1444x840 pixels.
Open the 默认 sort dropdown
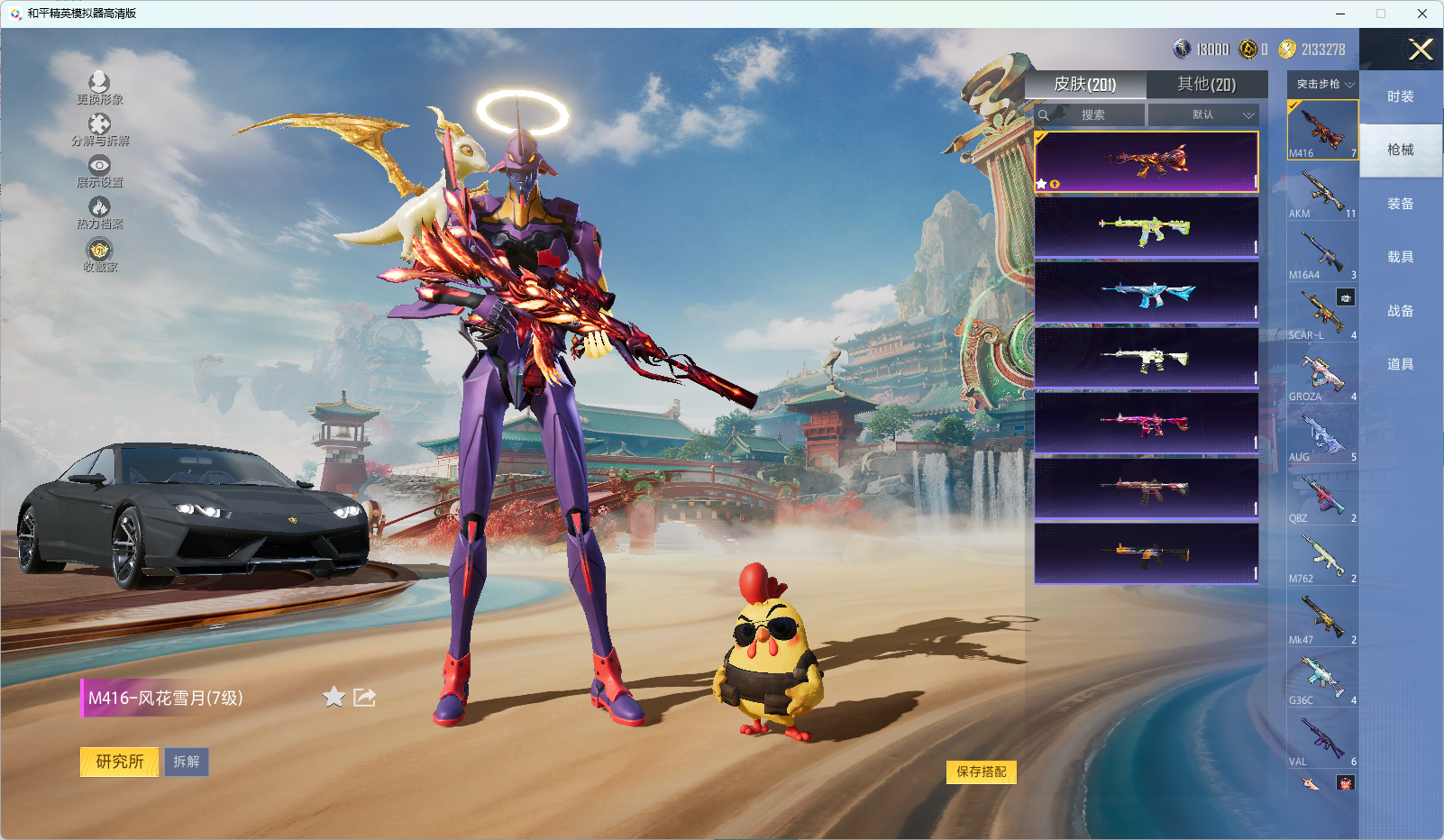pyautogui.click(x=1204, y=114)
